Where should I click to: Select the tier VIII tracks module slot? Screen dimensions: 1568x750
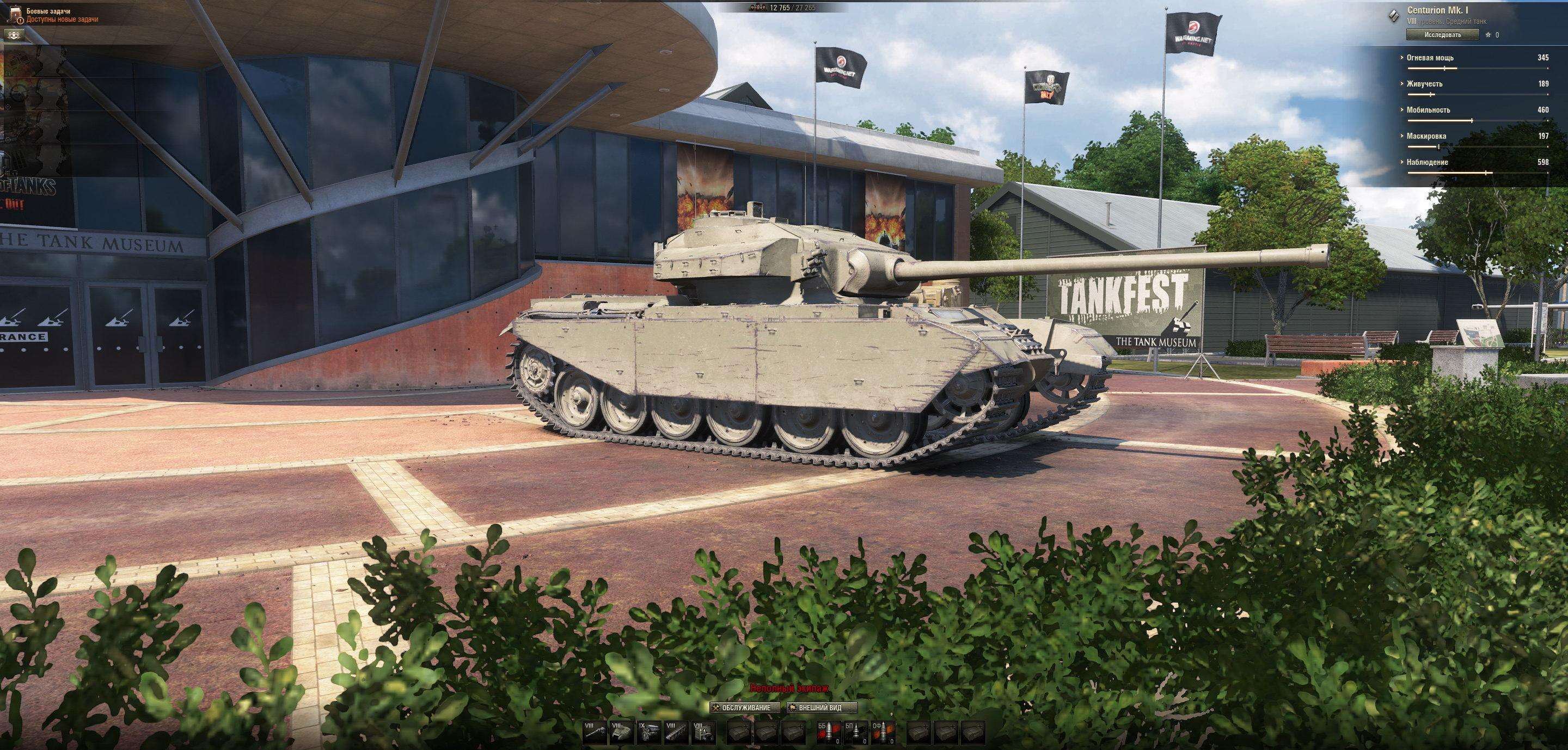pos(676,733)
